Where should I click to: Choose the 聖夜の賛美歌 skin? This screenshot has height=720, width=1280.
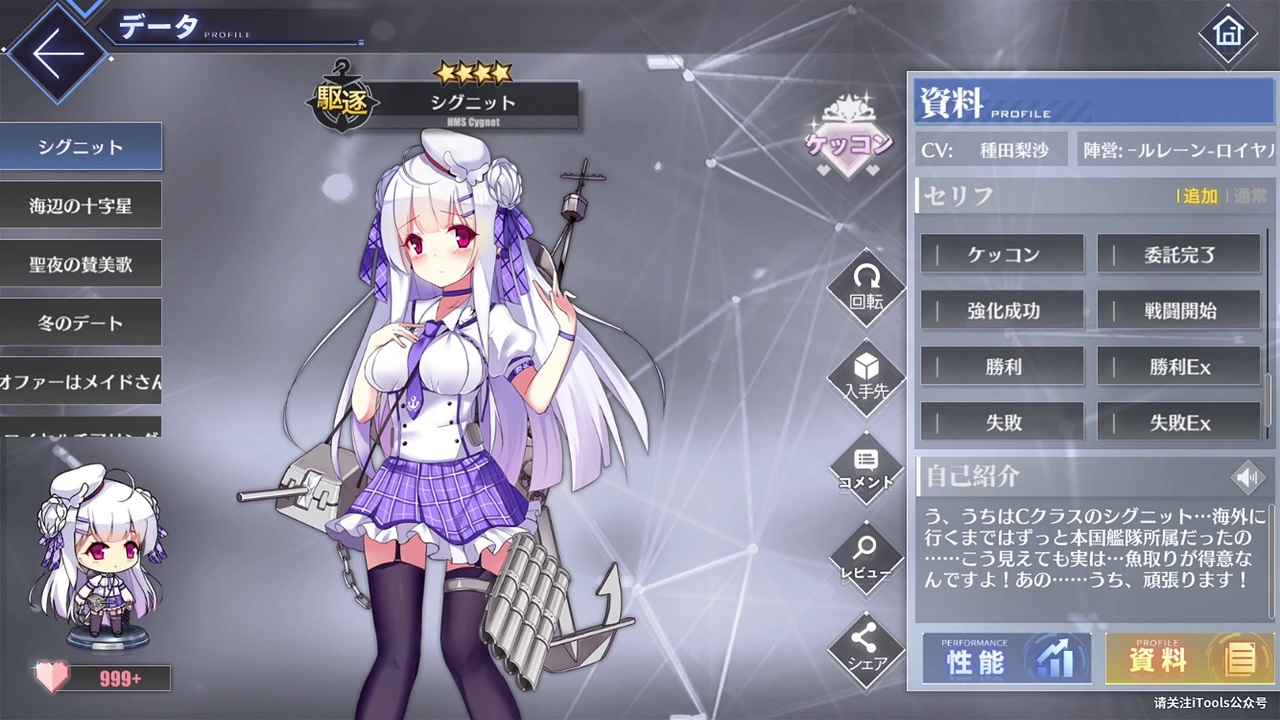click(x=80, y=263)
